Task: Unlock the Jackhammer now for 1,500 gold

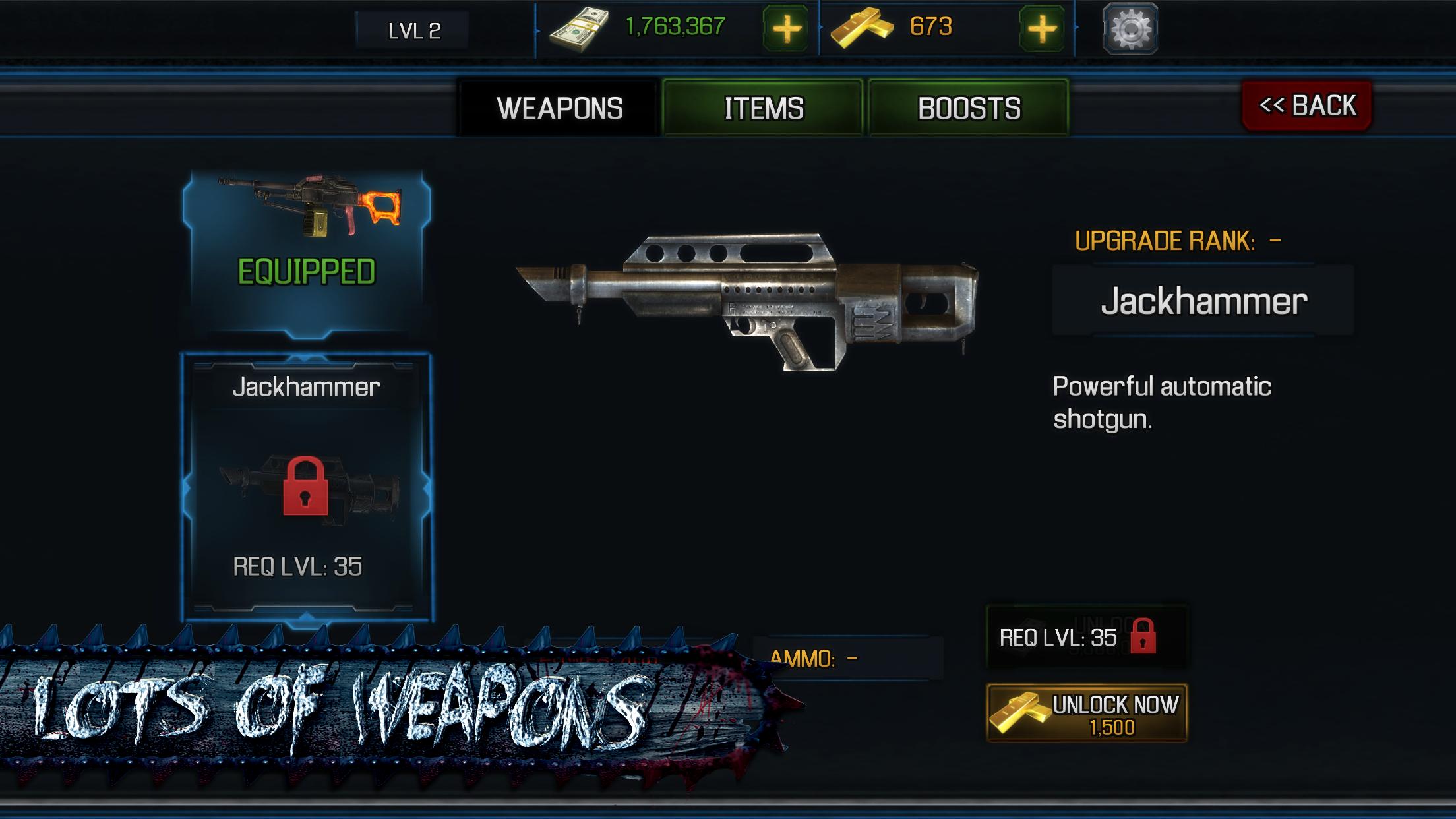Action: (x=1087, y=713)
